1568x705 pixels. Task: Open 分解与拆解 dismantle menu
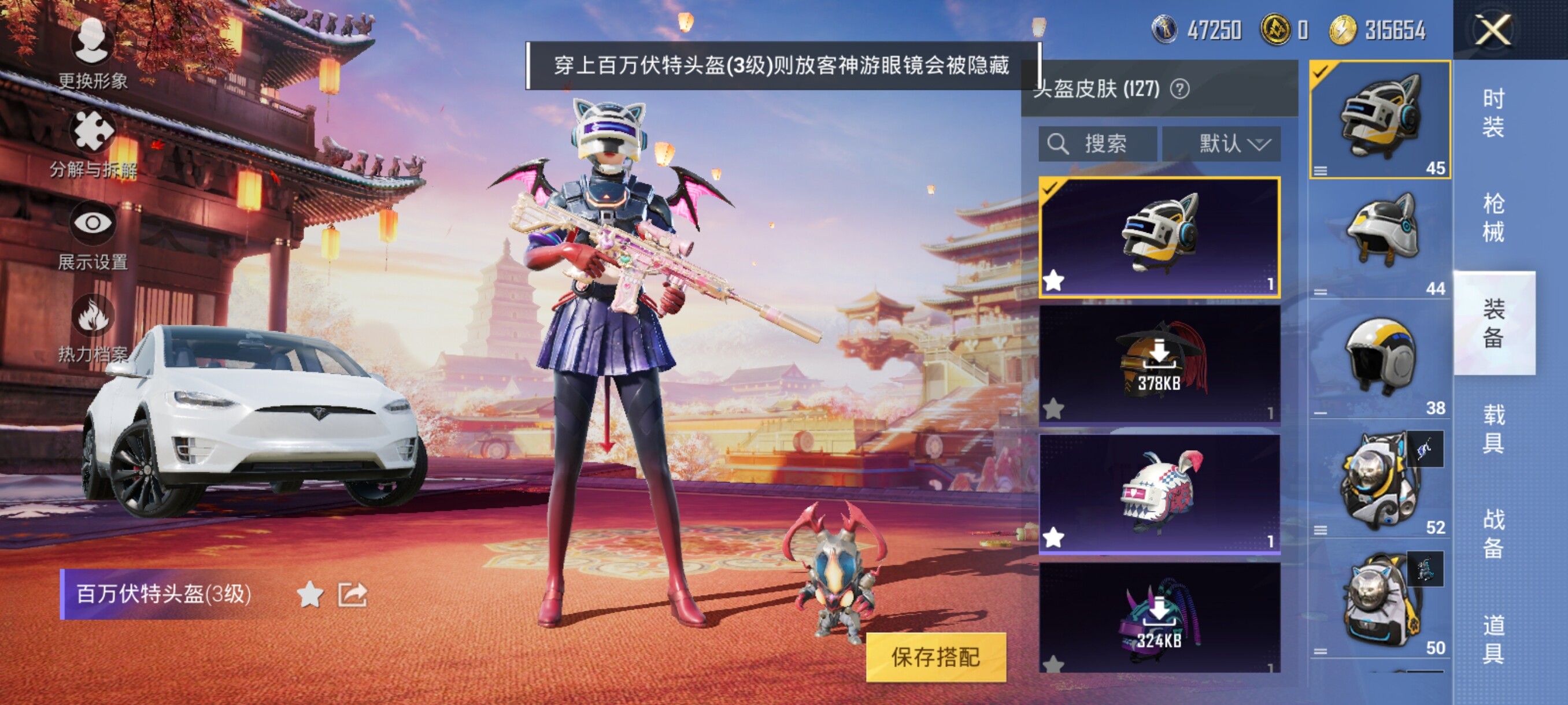(93, 143)
